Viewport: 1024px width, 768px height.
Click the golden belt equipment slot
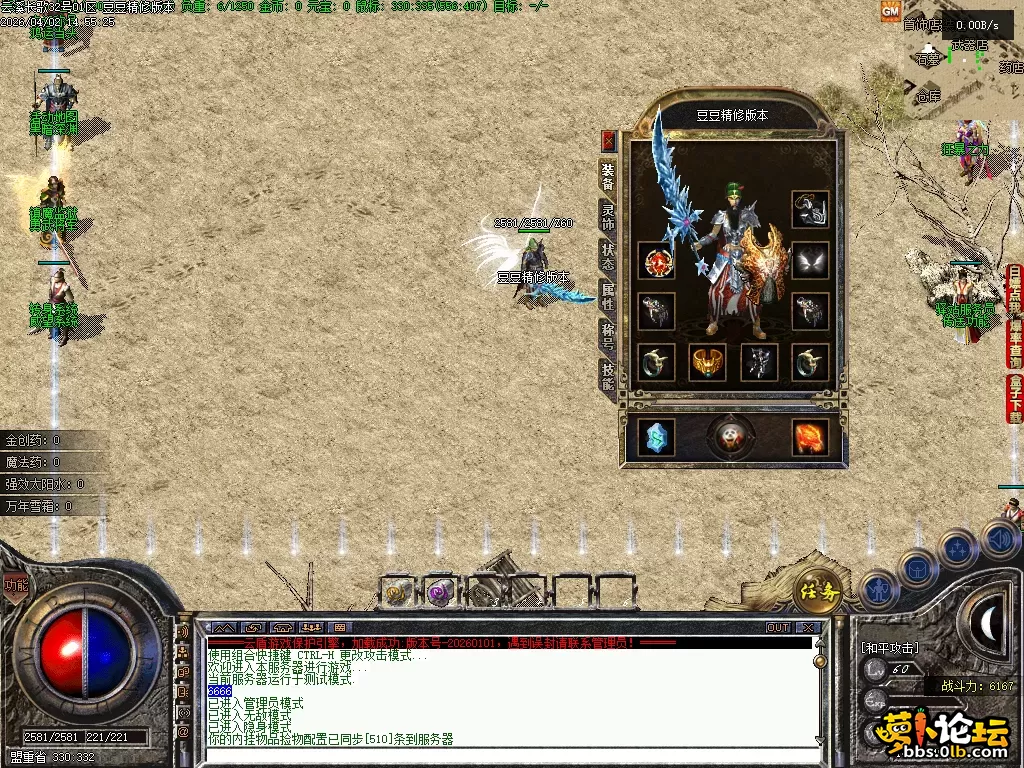point(707,362)
